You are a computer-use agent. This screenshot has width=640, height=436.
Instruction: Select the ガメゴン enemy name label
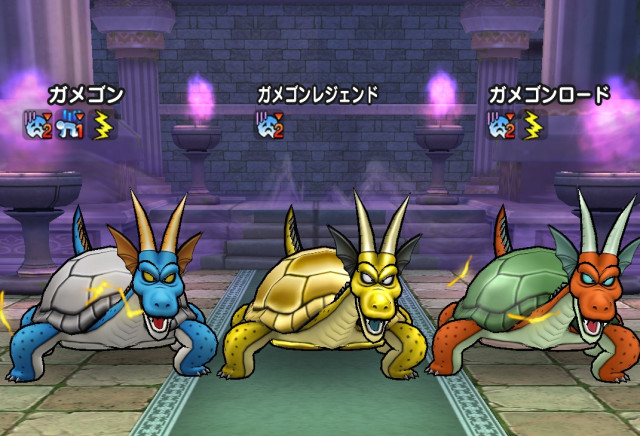click(85, 96)
